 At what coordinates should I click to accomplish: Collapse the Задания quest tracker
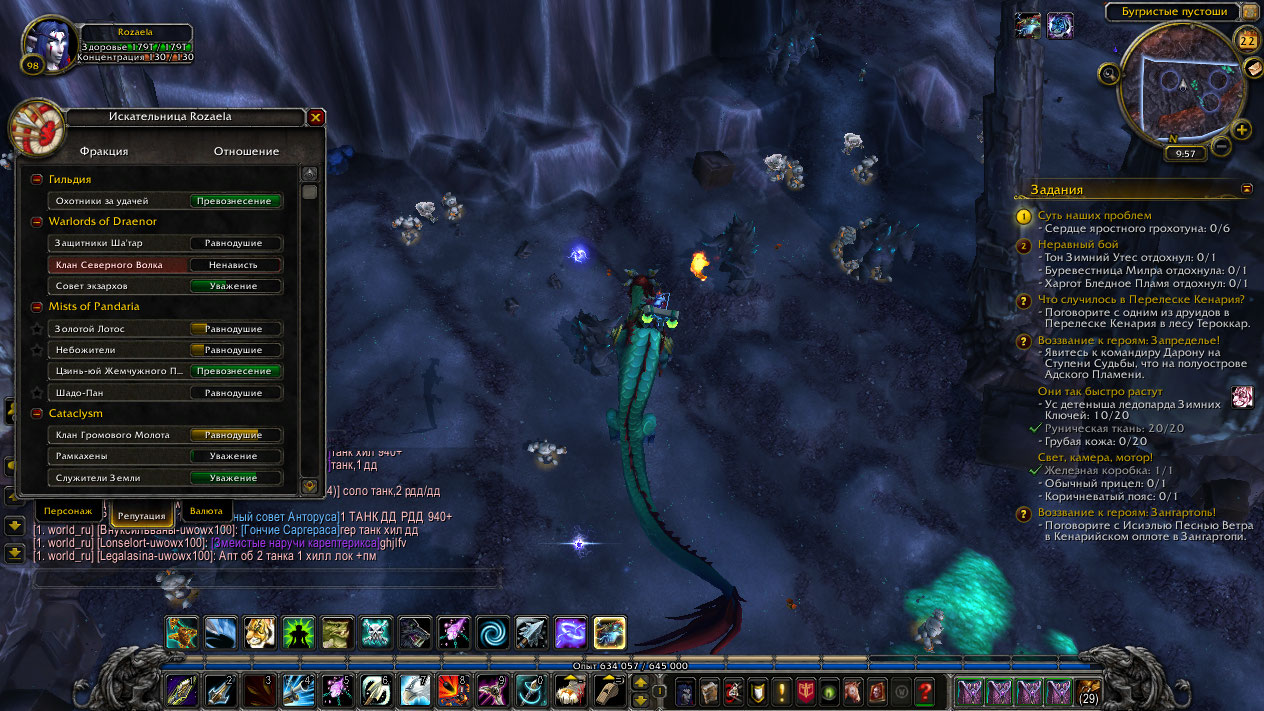click(x=1247, y=188)
